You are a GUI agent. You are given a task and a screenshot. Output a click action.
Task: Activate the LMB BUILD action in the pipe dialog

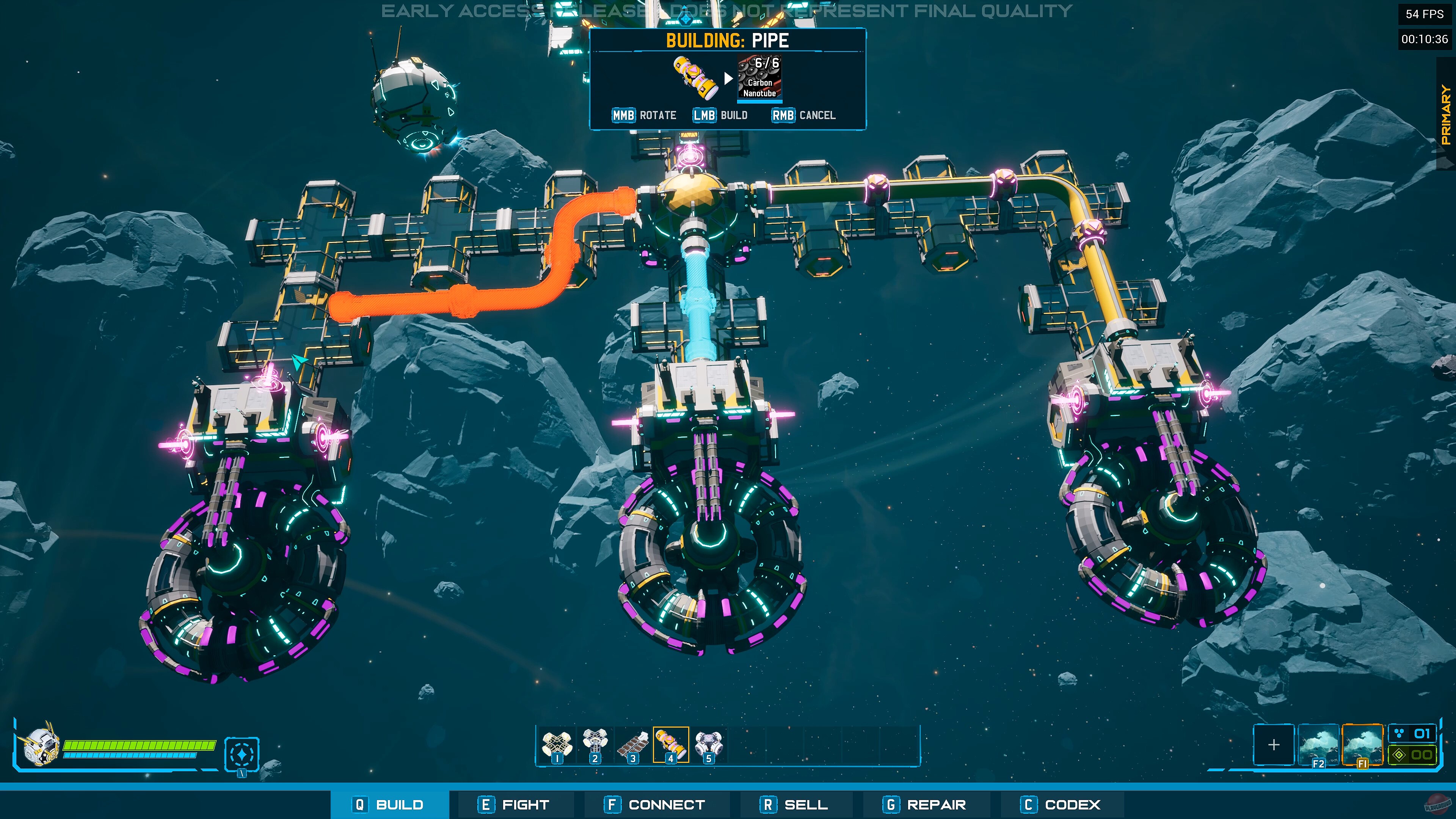tap(720, 115)
